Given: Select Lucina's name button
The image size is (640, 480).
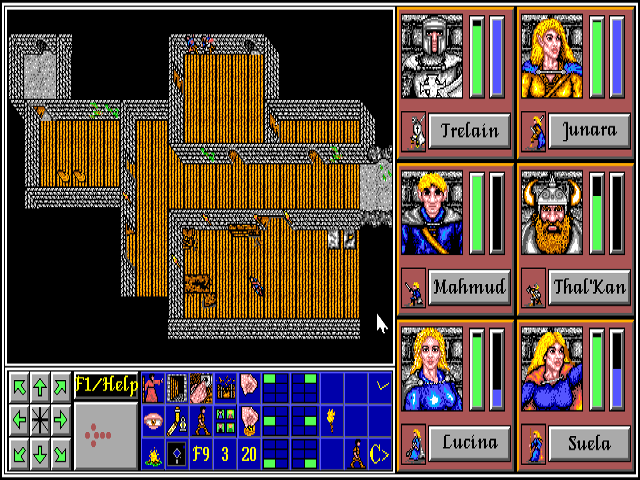Looking at the screenshot, I should pos(469,443).
